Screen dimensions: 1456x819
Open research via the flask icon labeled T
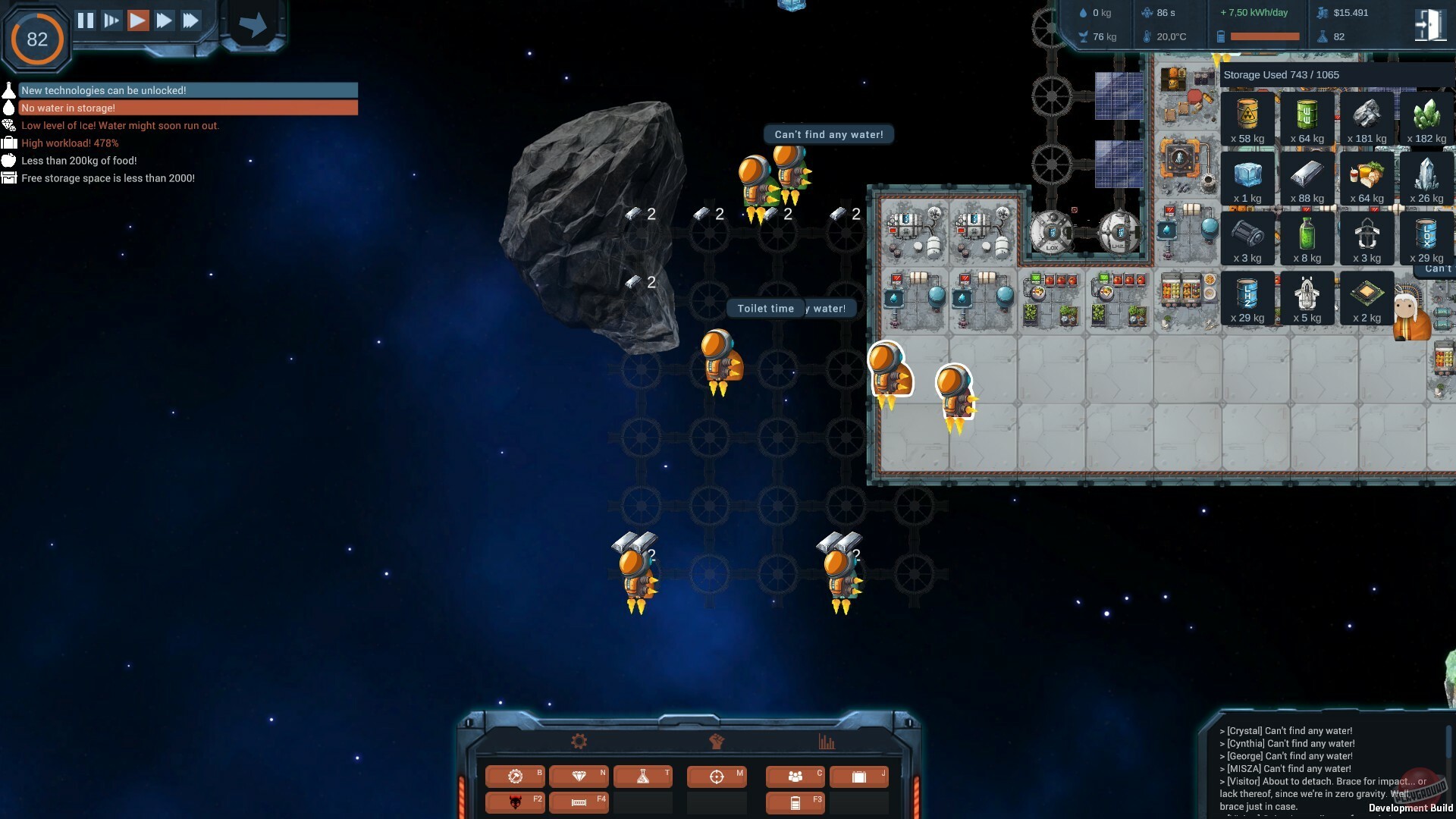click(644, 777)
